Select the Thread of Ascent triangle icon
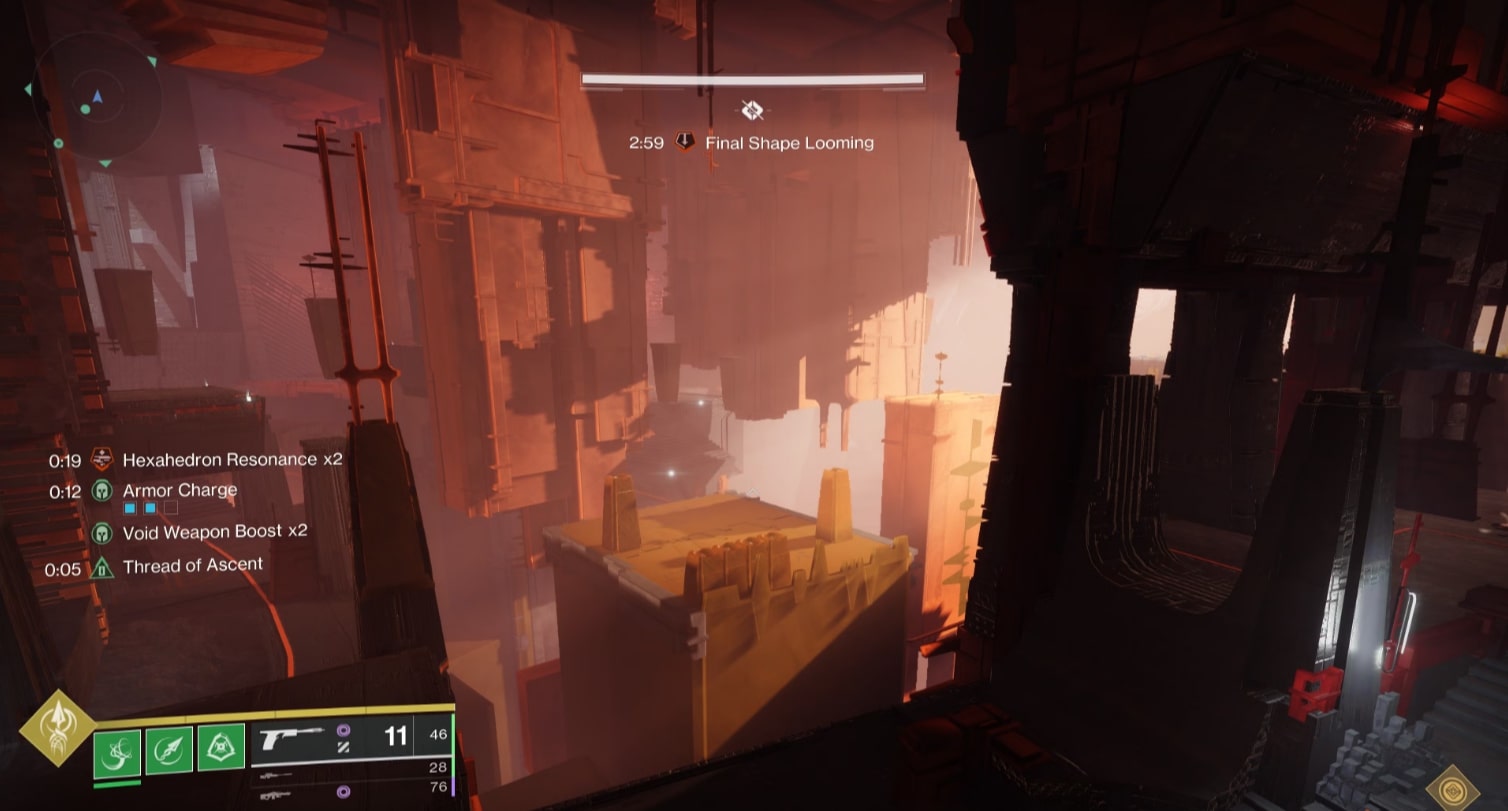This screenshot has width=1508, height=811. pos(101,568)
